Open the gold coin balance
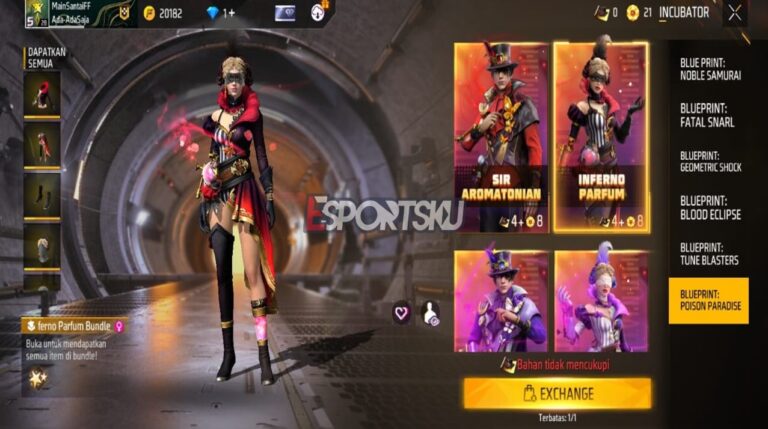This screenshot has width=768, height=429. pos(172,13)
